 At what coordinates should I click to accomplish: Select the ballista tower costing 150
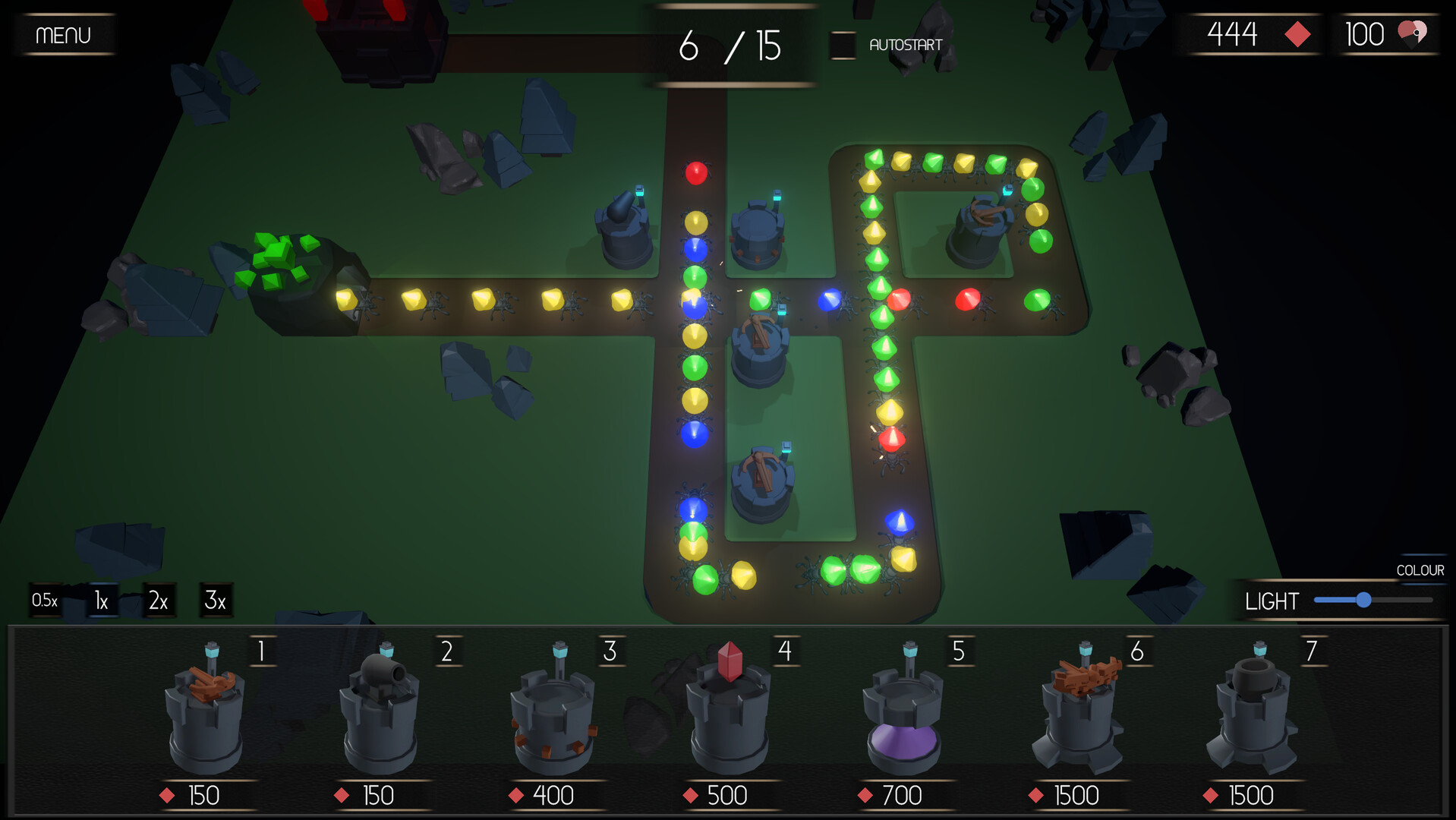point(205,717)
